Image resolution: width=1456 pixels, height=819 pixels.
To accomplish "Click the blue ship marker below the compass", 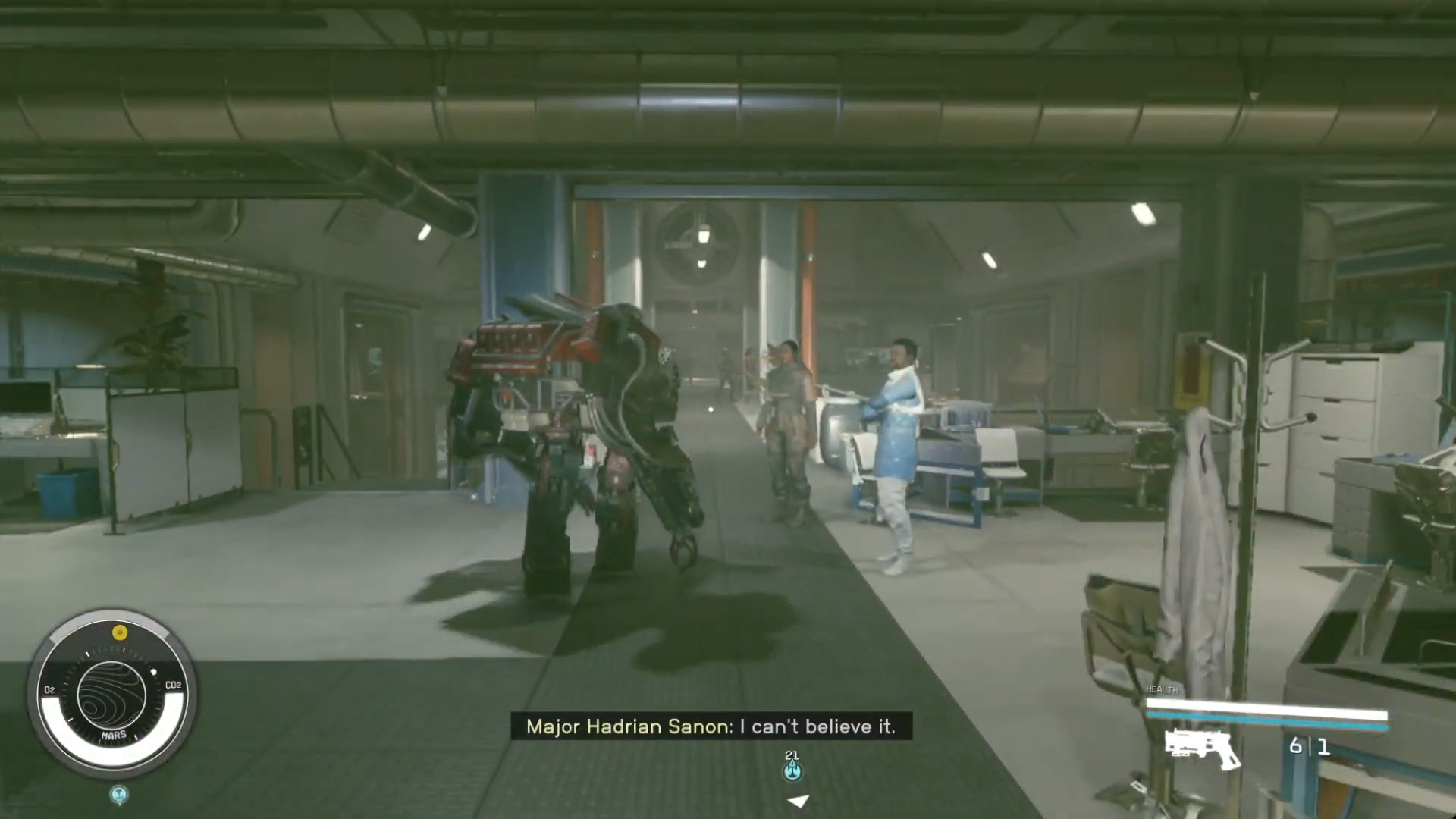I will [x=118, y=795].
